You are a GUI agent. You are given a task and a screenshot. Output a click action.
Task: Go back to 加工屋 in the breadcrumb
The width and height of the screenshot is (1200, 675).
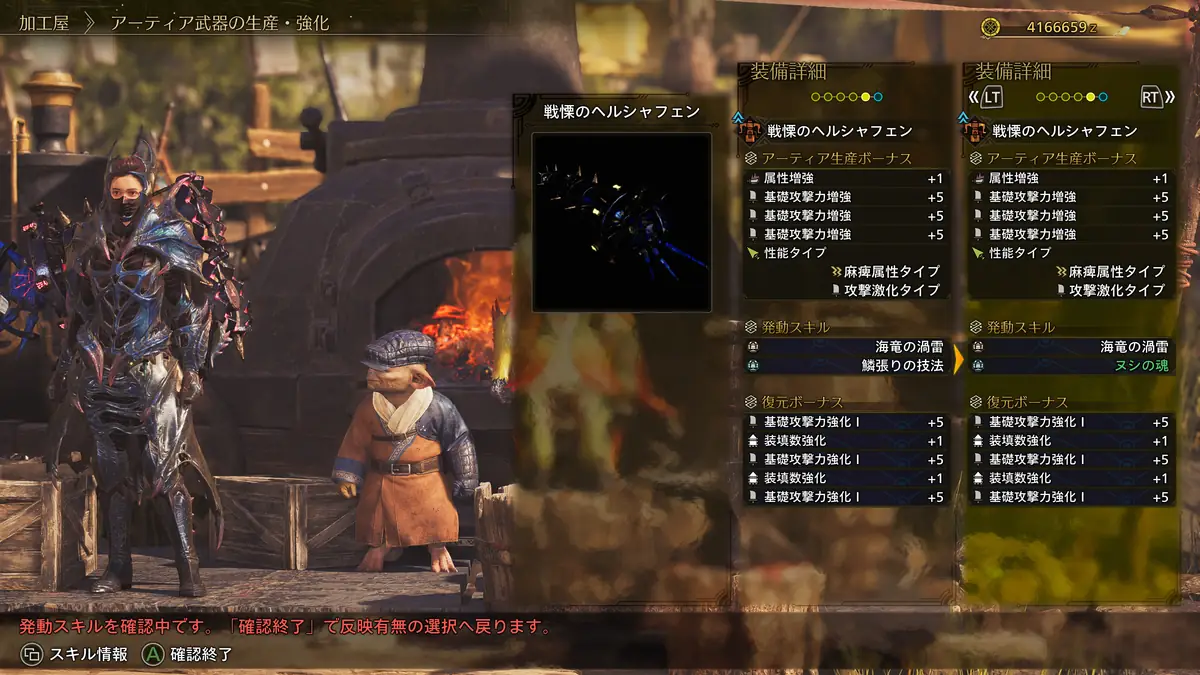click(44, 22)
